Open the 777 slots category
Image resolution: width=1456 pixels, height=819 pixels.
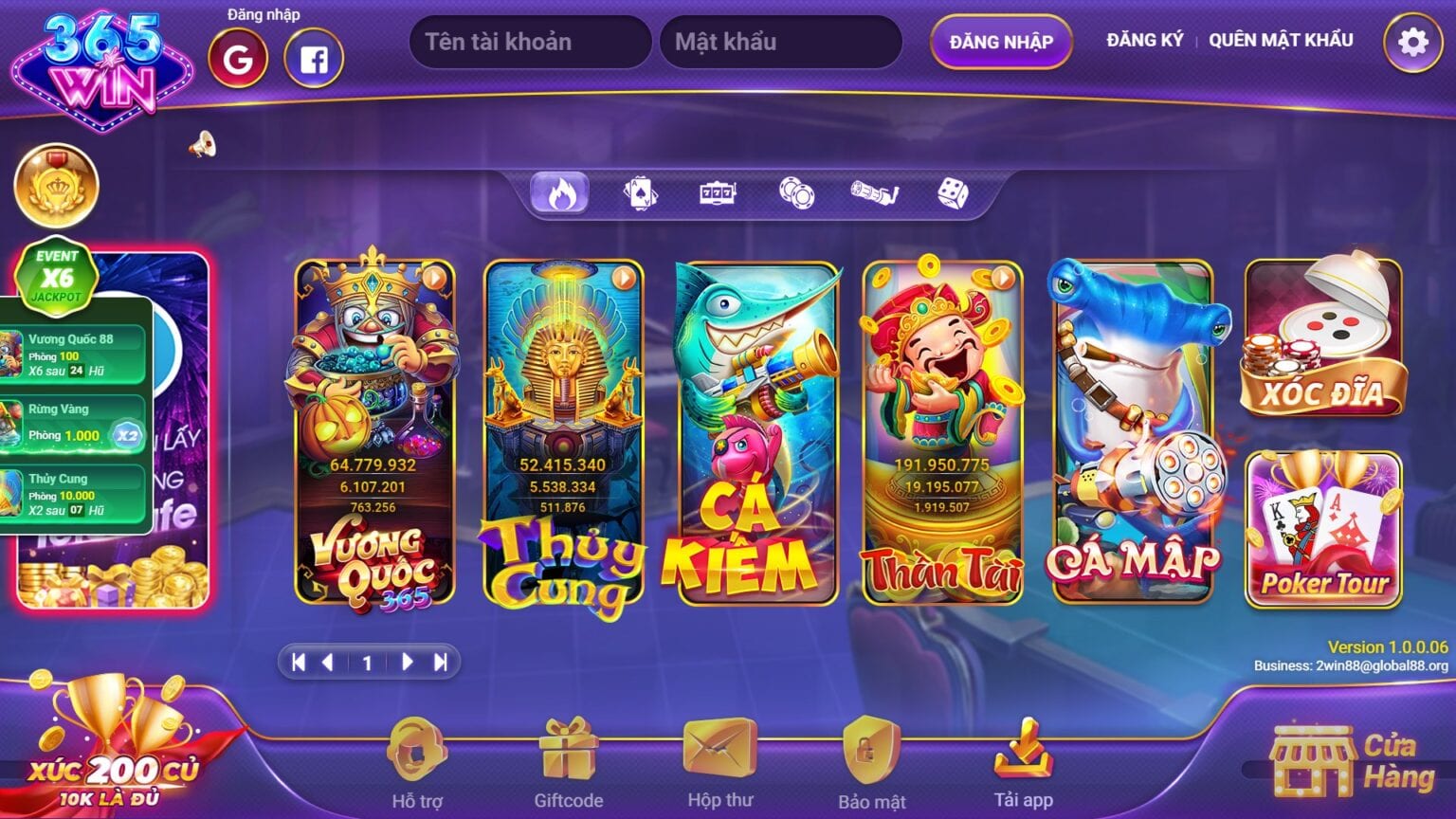point(719,192)
